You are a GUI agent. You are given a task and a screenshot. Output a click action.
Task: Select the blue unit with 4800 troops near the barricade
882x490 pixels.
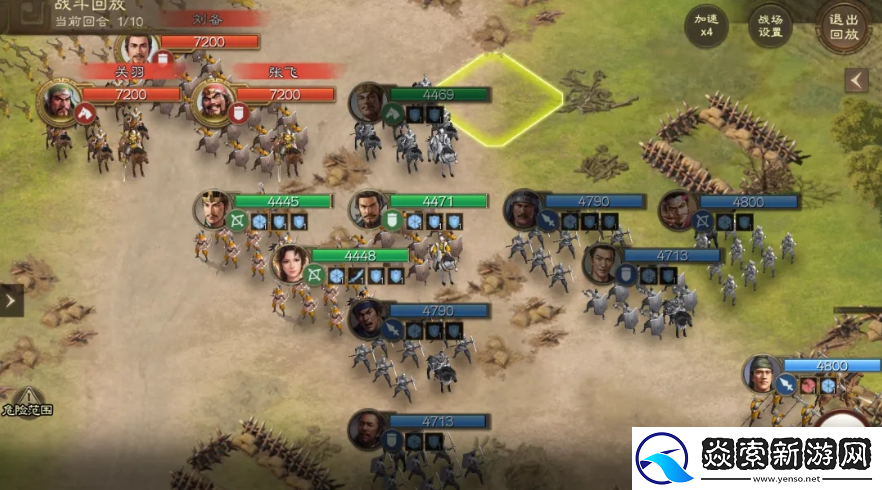click(678, 209)
